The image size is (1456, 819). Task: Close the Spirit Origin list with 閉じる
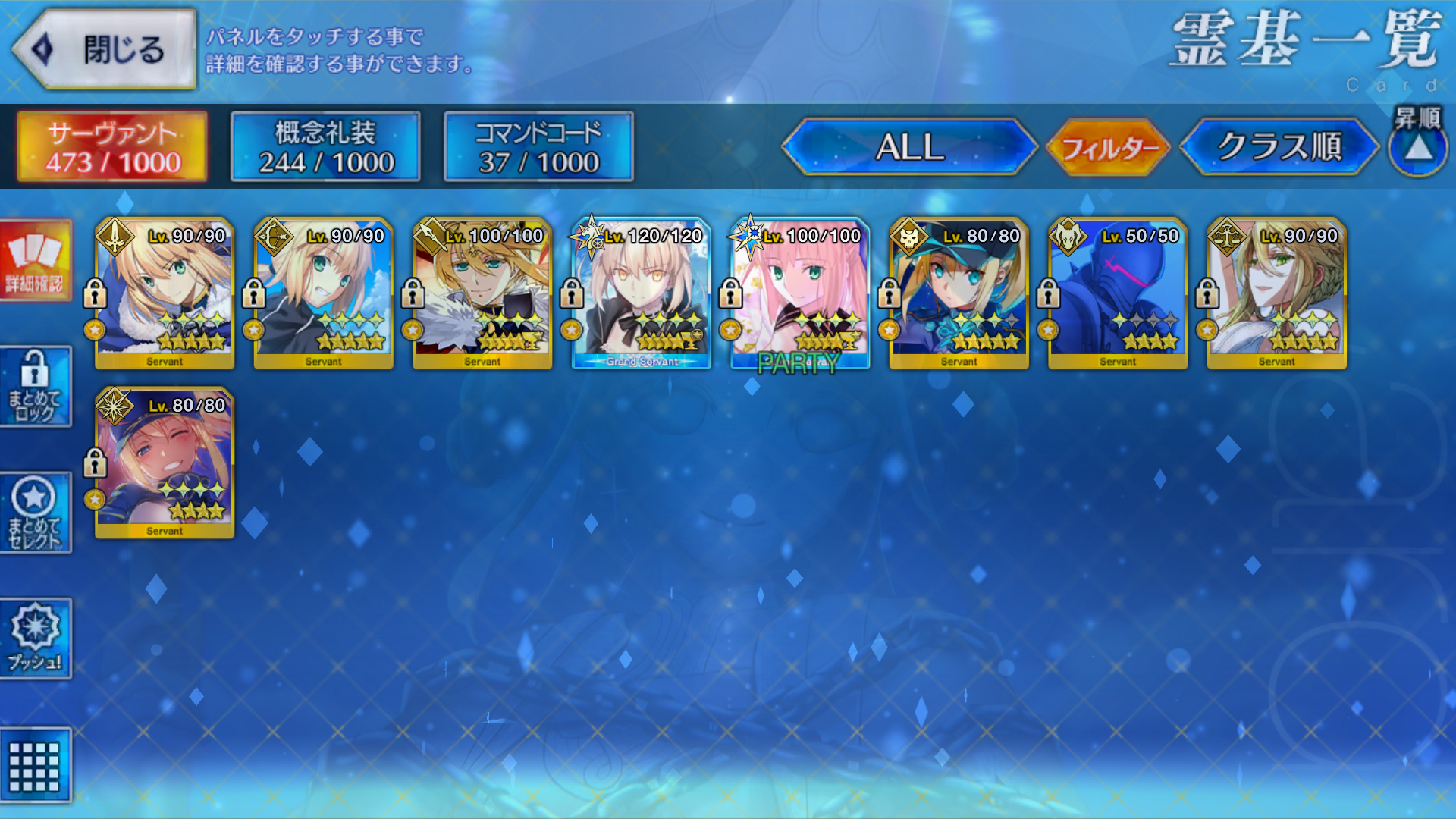(105, 50)
